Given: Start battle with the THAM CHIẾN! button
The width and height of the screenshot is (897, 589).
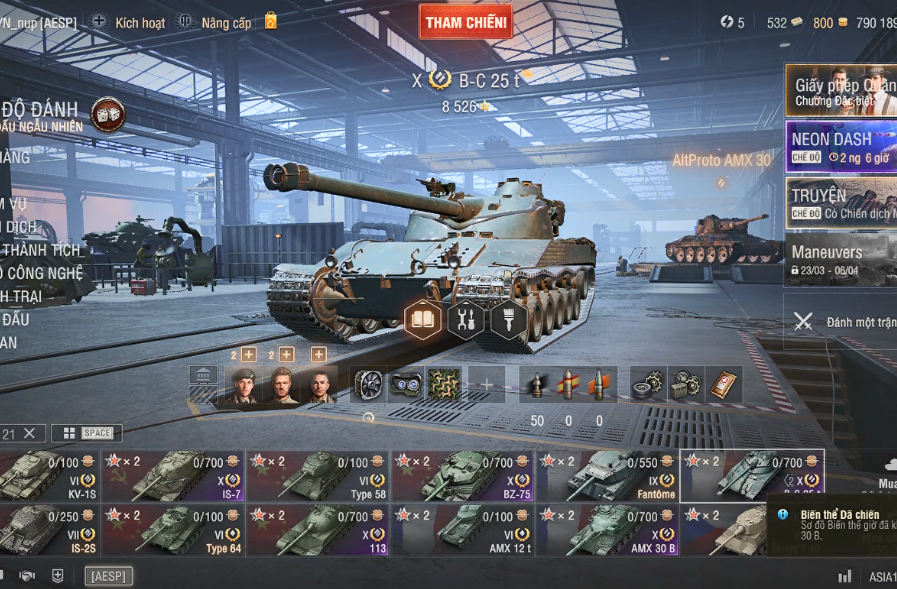Looking at the screenshot, I should [x=465, y=22].
